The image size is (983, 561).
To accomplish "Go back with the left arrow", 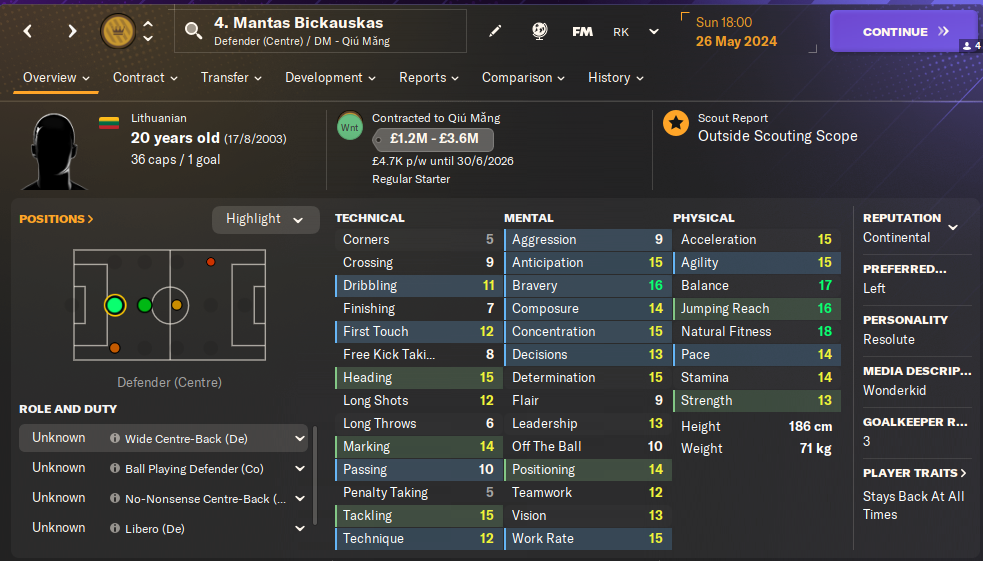I will [28, 32].
